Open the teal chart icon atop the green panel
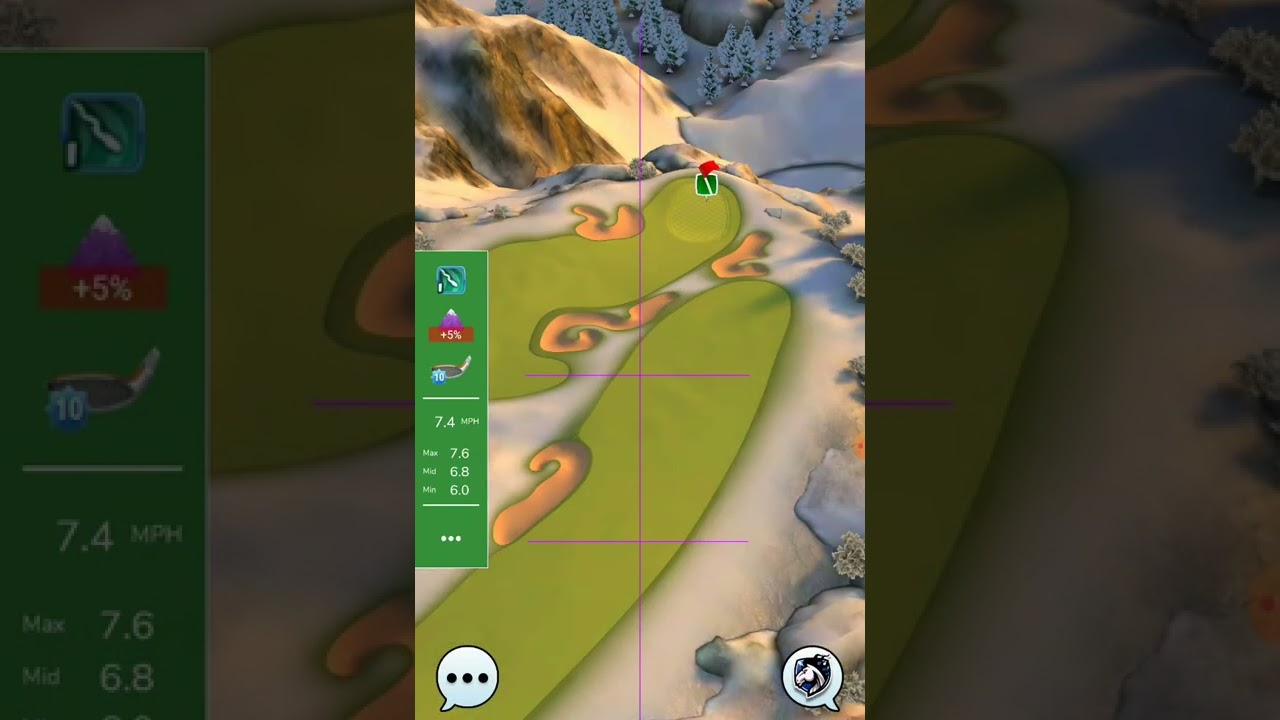 coord(451,281)
